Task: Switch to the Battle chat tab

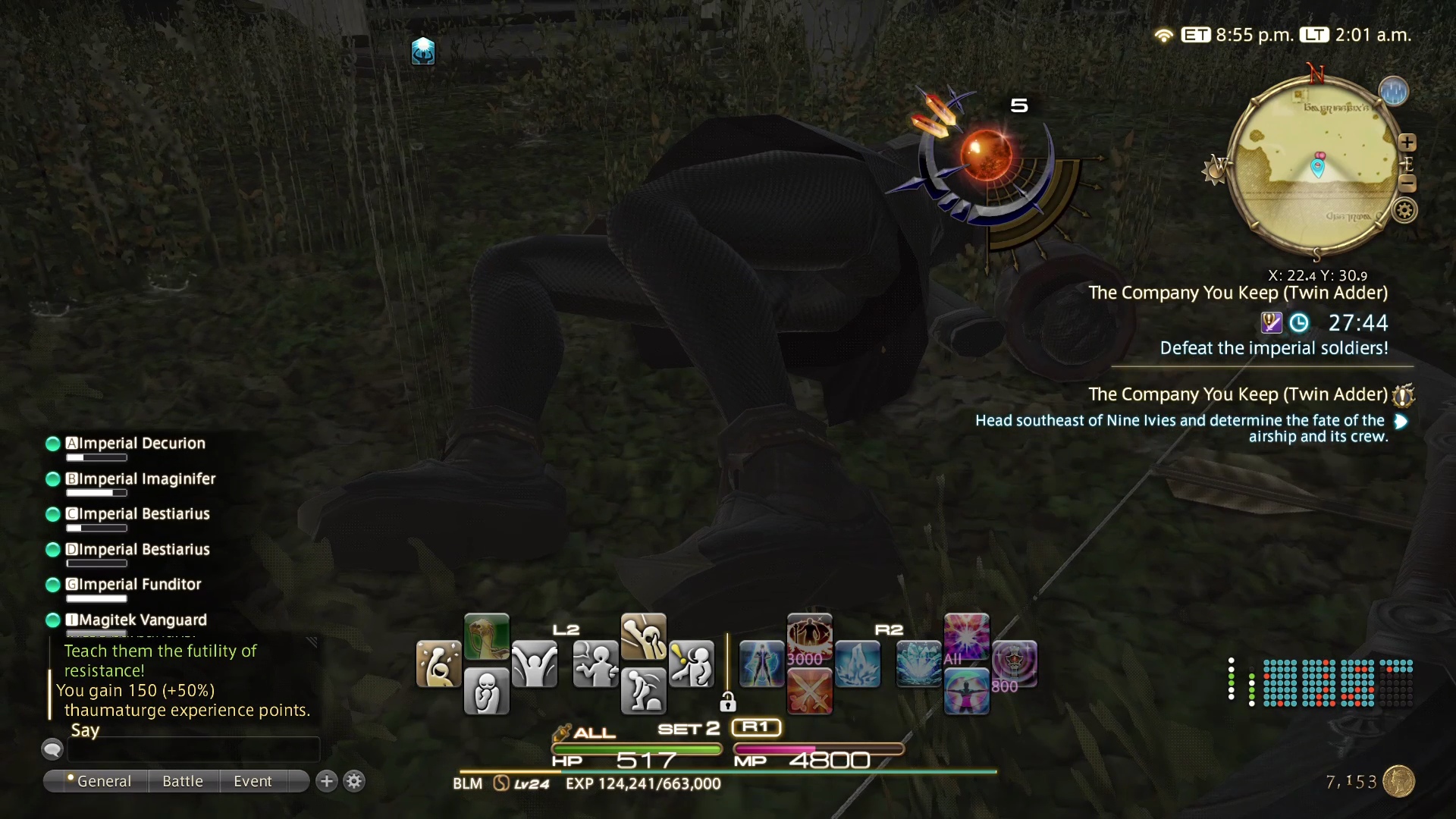Action: click(182, 781)
